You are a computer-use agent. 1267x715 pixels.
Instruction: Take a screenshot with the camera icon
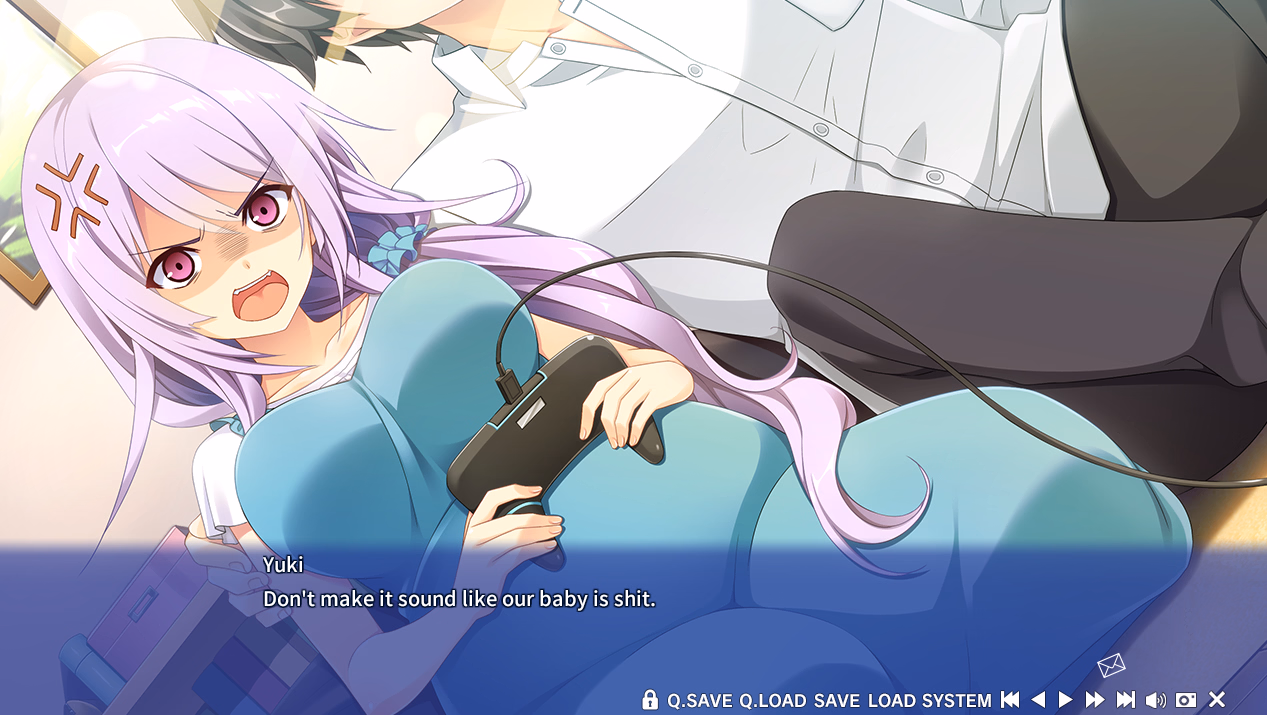coord(1186,700)
